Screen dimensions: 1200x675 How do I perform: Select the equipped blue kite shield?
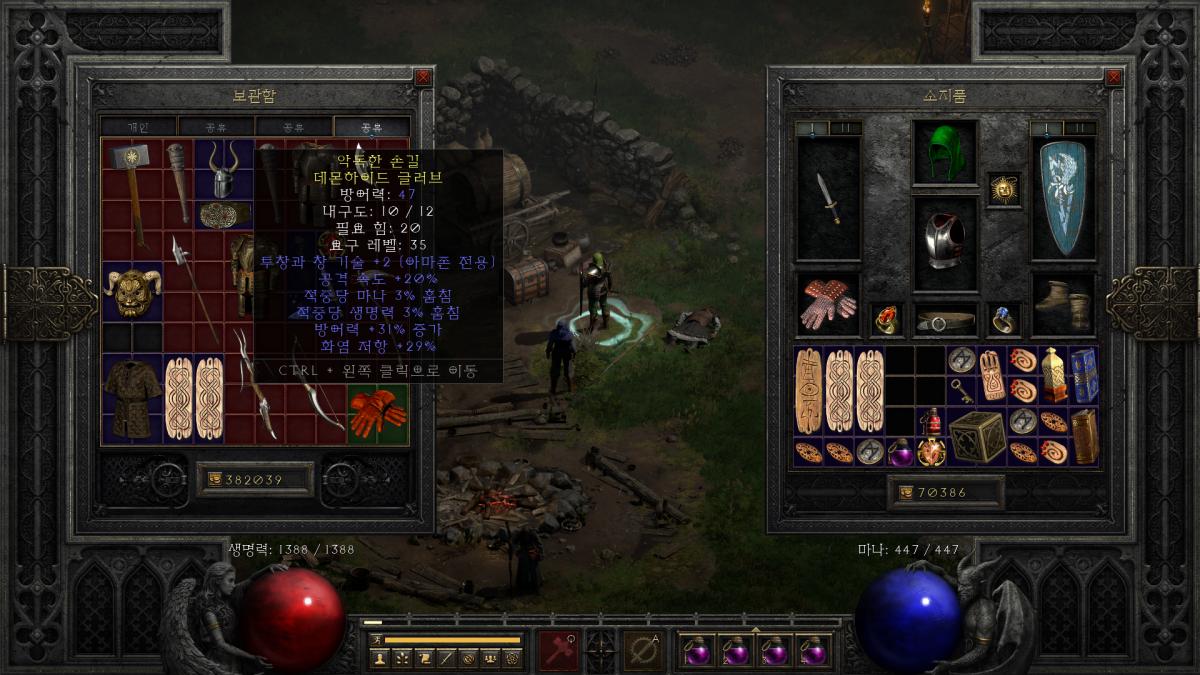click(1065, 198)
